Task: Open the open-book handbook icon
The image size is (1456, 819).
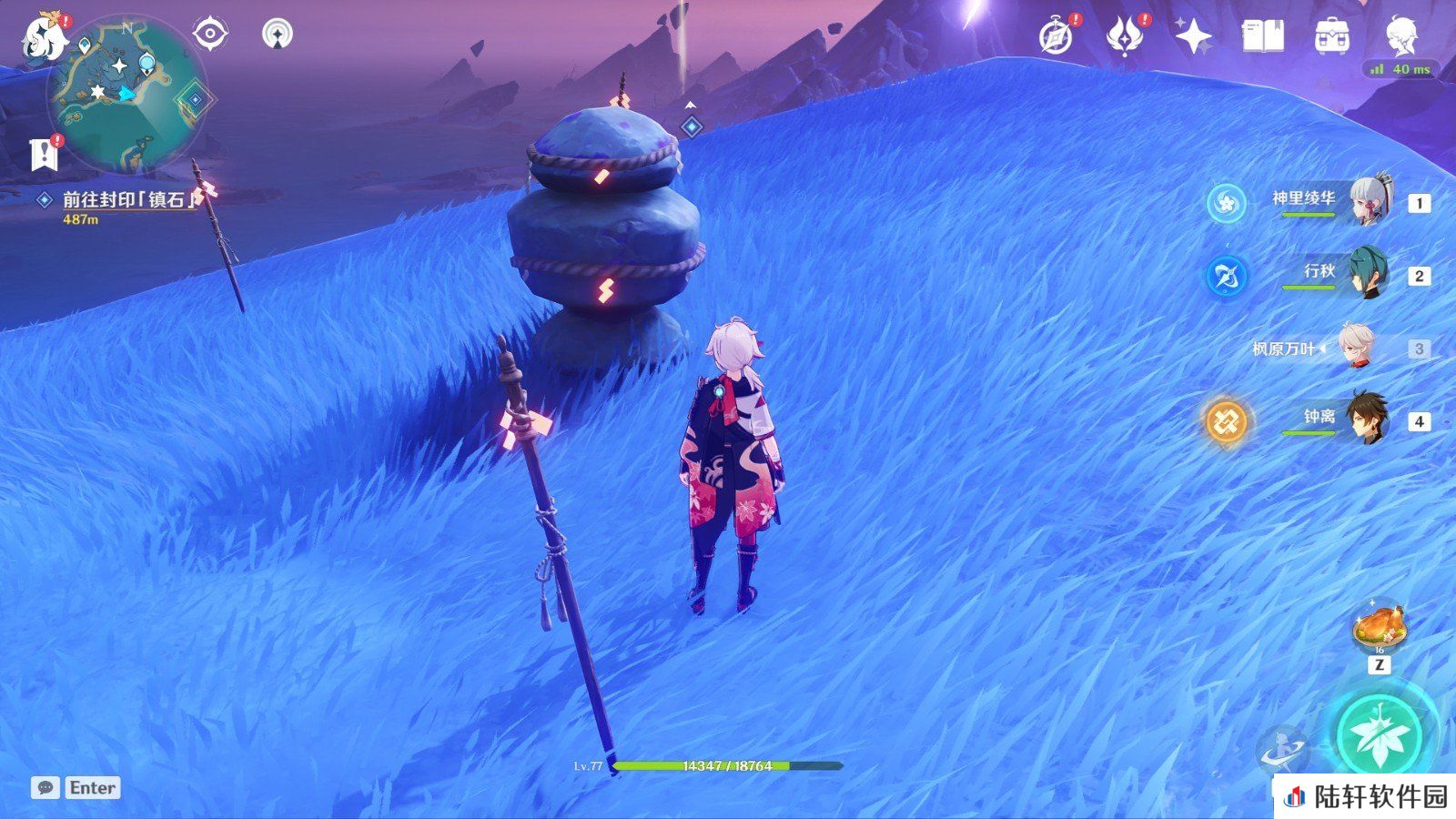Action: pyautogui.click(x=1263, y=37)
